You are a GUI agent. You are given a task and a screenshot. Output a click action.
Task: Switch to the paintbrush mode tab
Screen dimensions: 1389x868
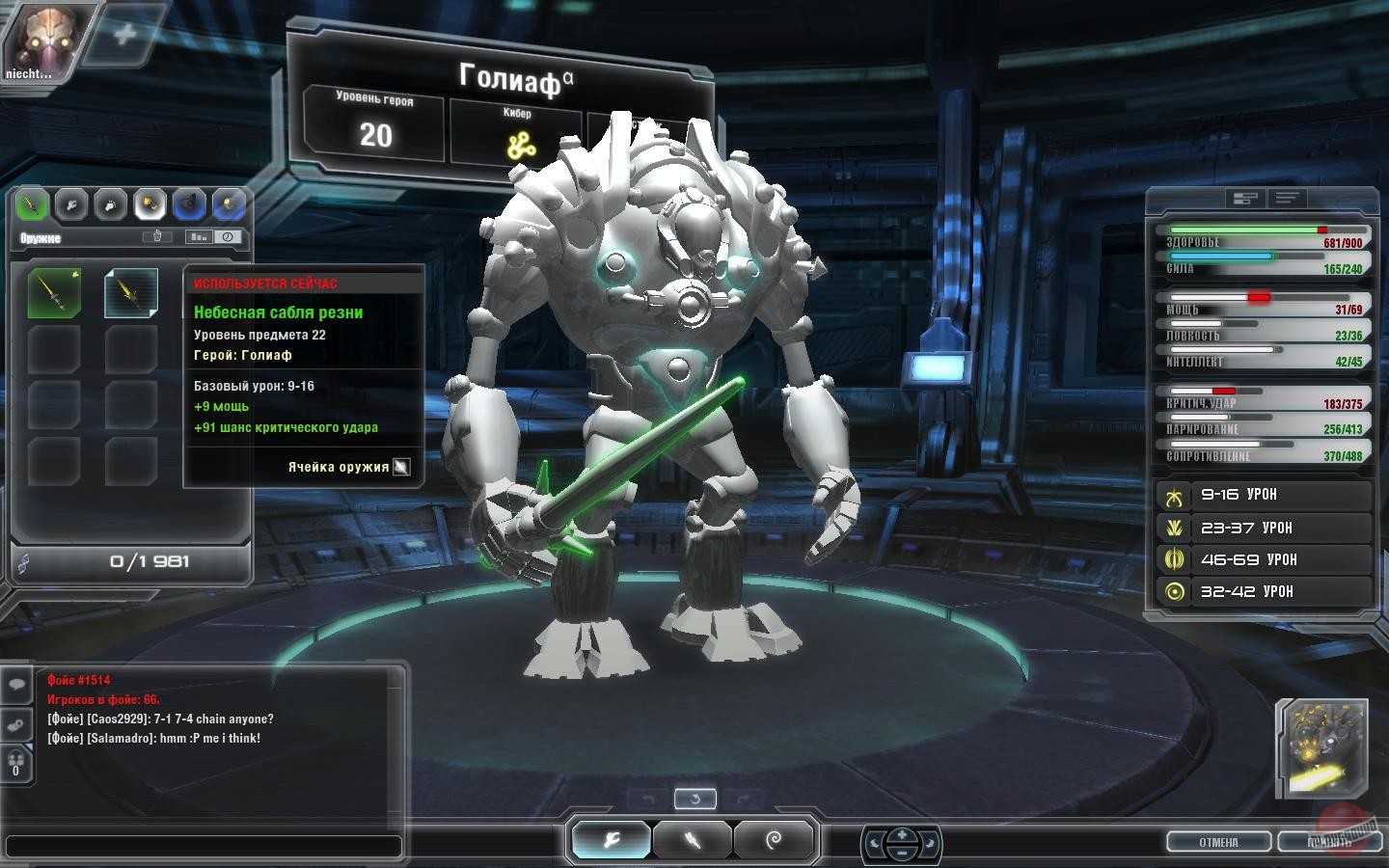click(693, 840)
